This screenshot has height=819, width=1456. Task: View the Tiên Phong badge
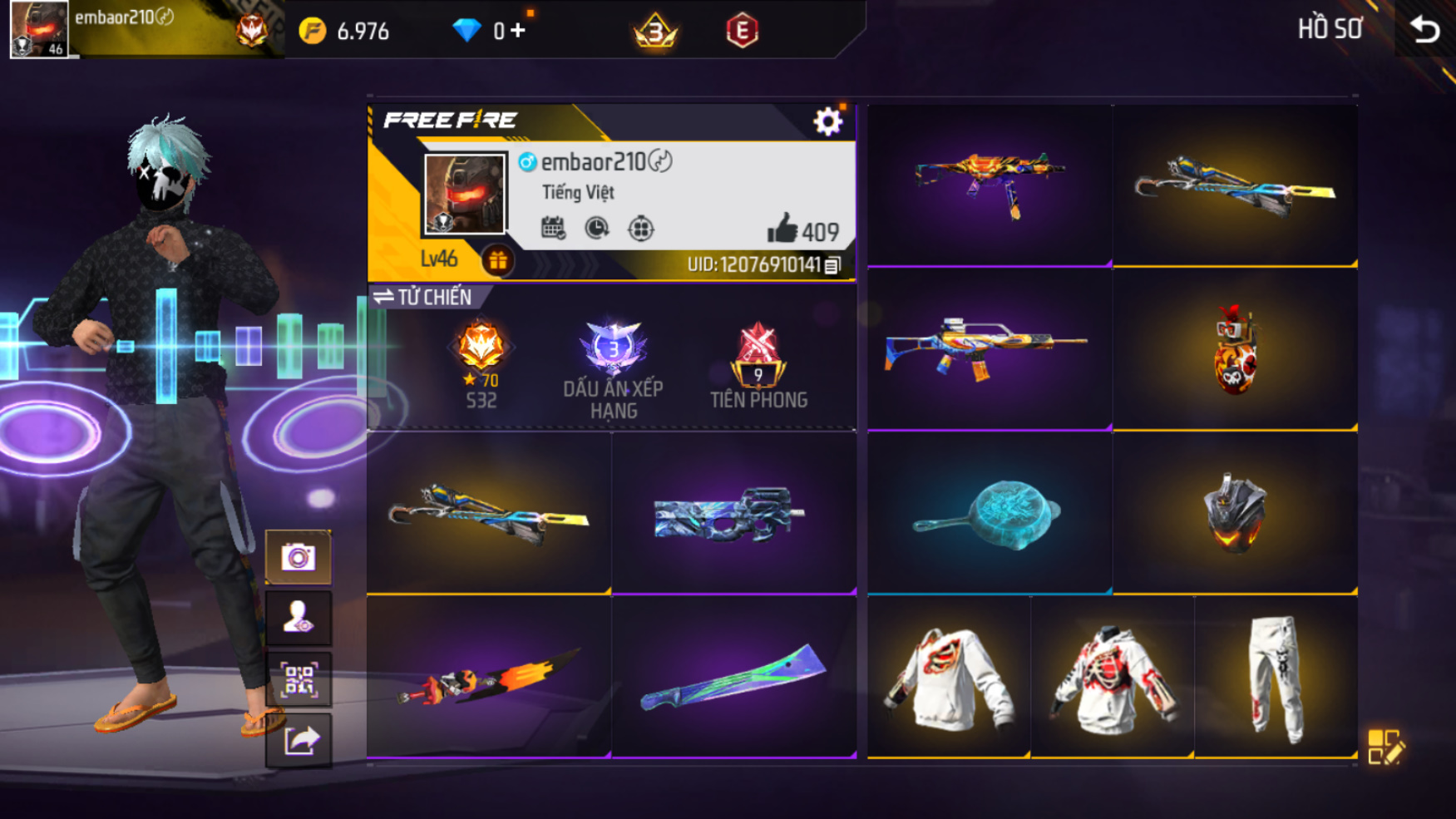(758, 366)
